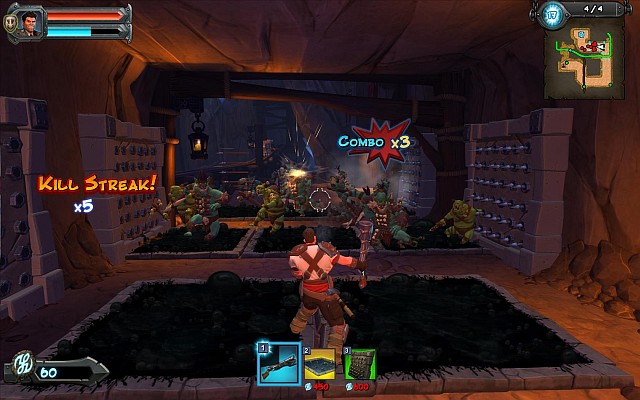Click the rift points orb icon

pos(550,14)
